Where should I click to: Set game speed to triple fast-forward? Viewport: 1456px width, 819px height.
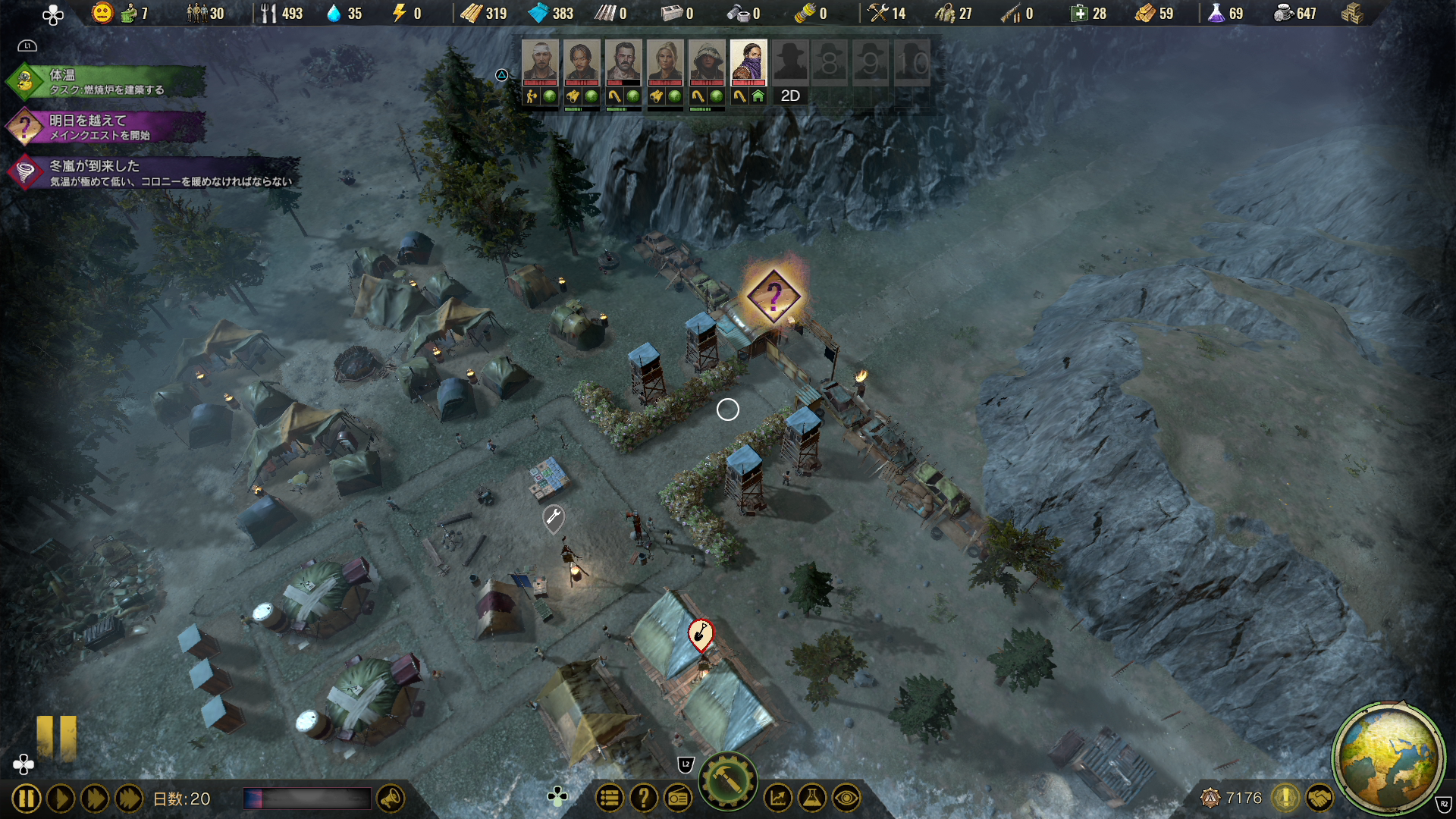point(129,799)
